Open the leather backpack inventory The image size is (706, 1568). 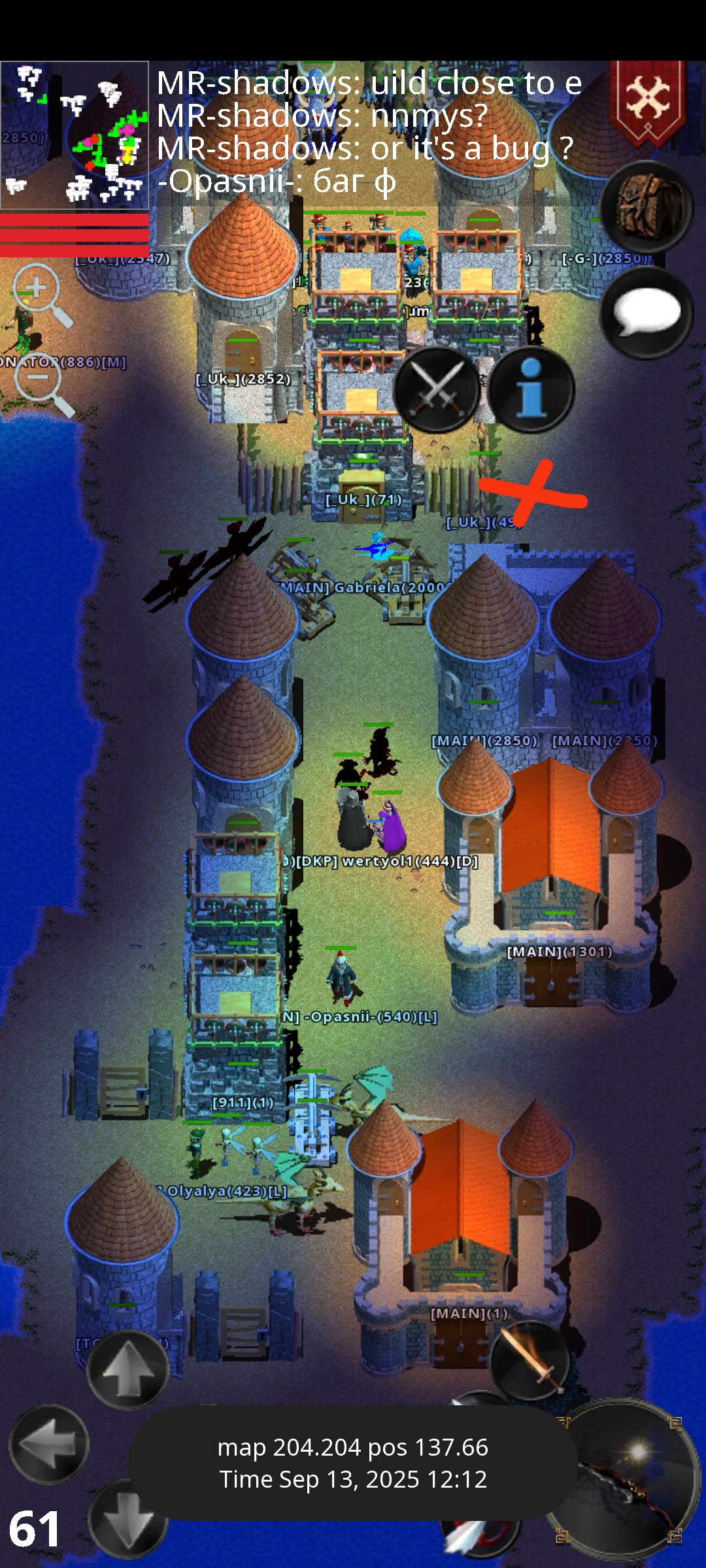646,206
